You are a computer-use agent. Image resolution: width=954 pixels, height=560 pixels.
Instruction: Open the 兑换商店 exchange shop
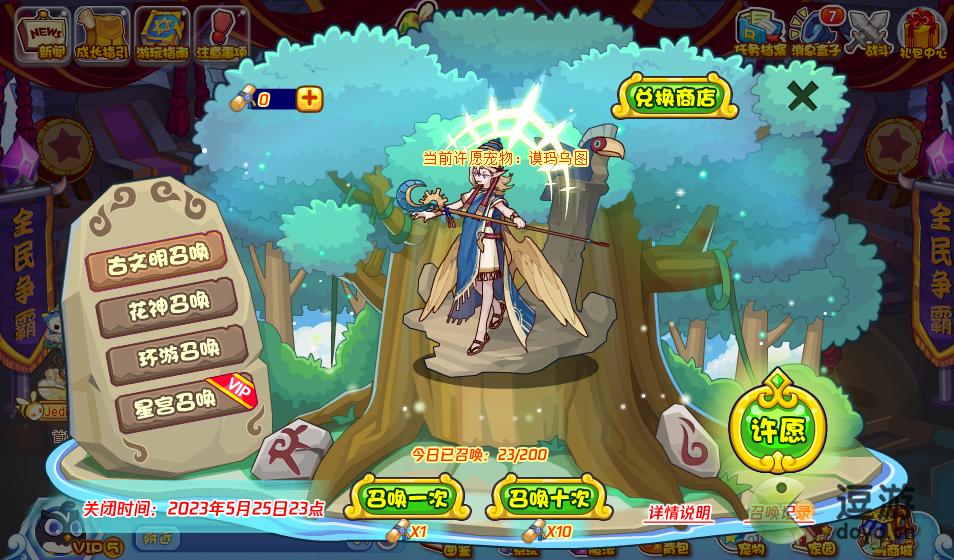(x=677, y=97)
